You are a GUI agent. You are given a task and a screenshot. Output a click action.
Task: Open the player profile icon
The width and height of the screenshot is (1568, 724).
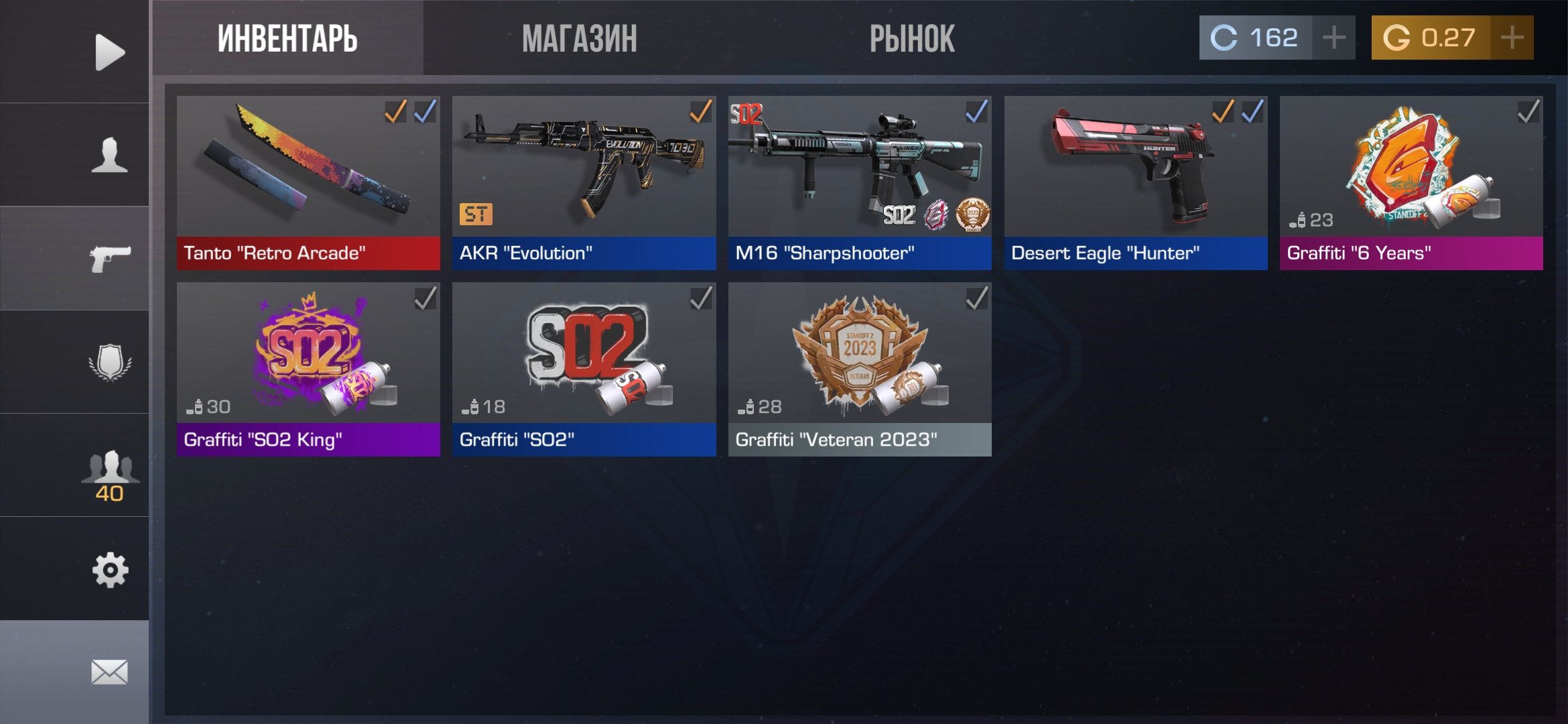click(109, 155)
